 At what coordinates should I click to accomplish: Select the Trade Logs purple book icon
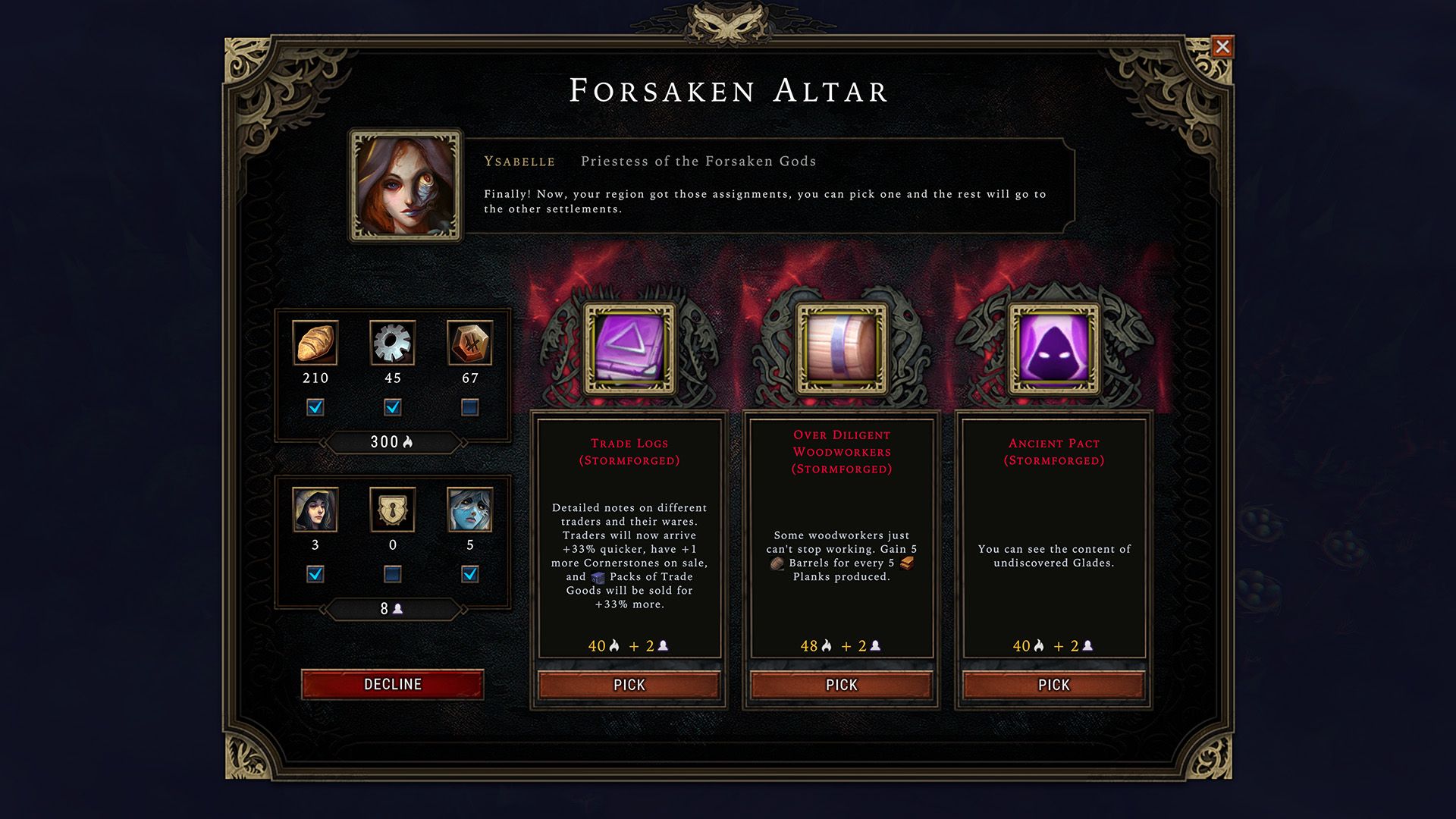point(629,348)
